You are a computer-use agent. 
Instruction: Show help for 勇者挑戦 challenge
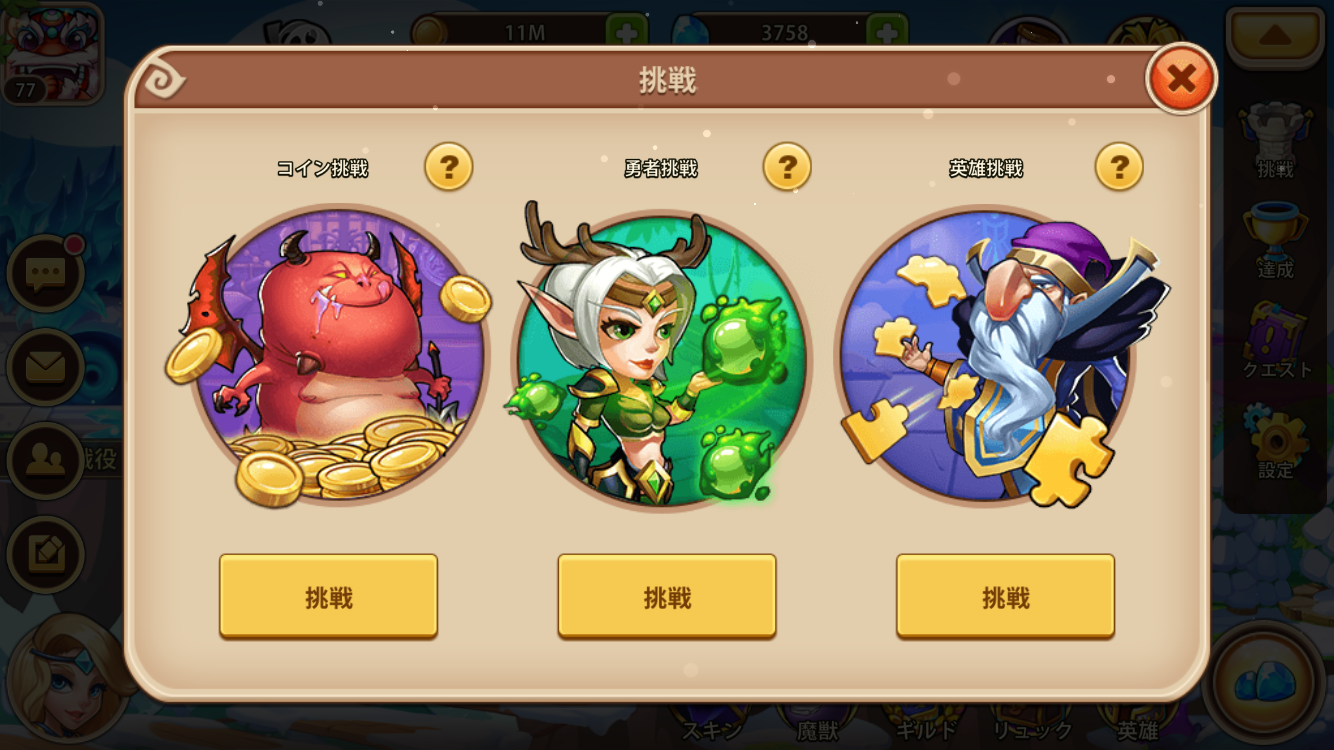(786, 168)
